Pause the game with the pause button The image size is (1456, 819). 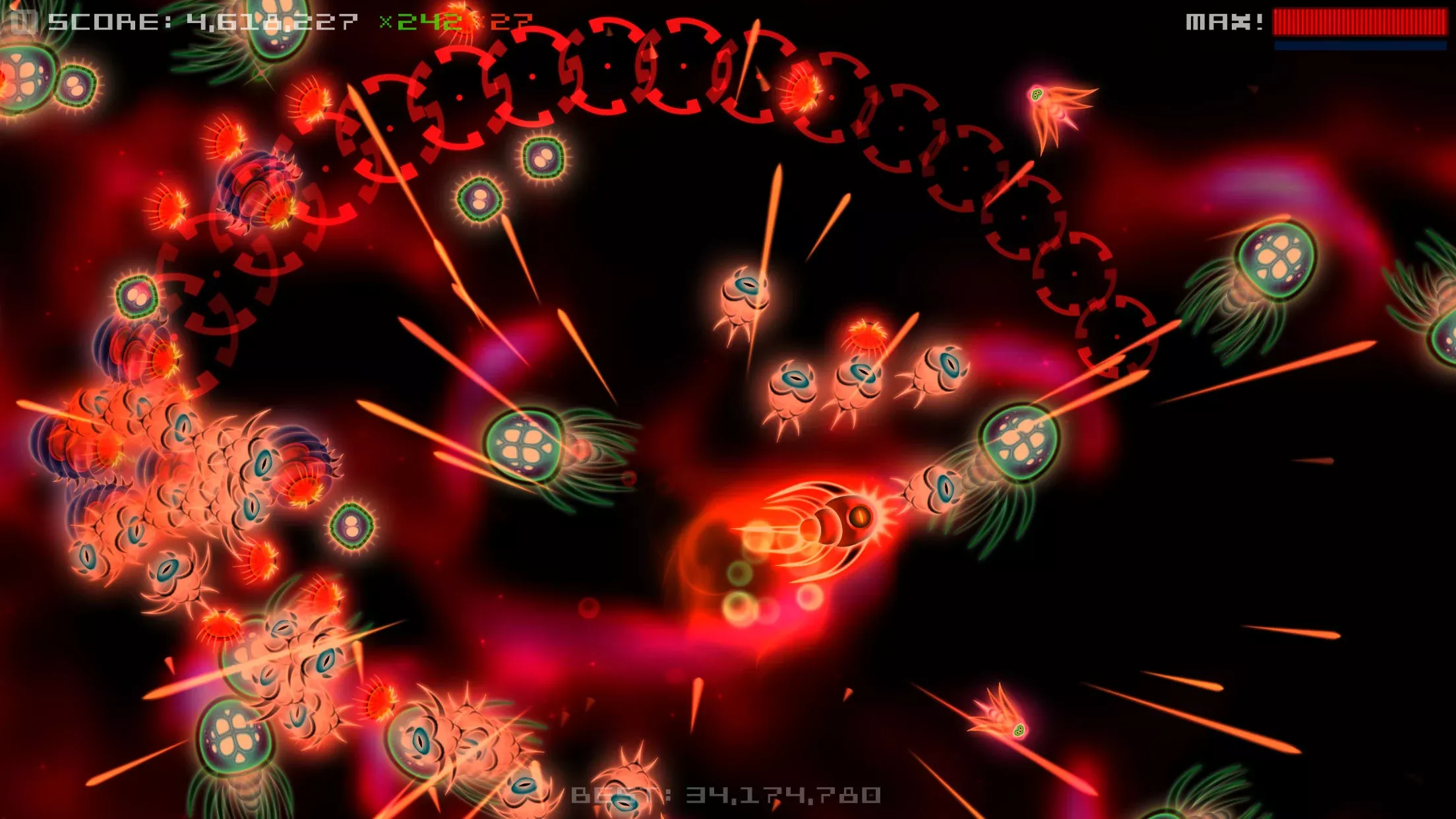[24, 22]
